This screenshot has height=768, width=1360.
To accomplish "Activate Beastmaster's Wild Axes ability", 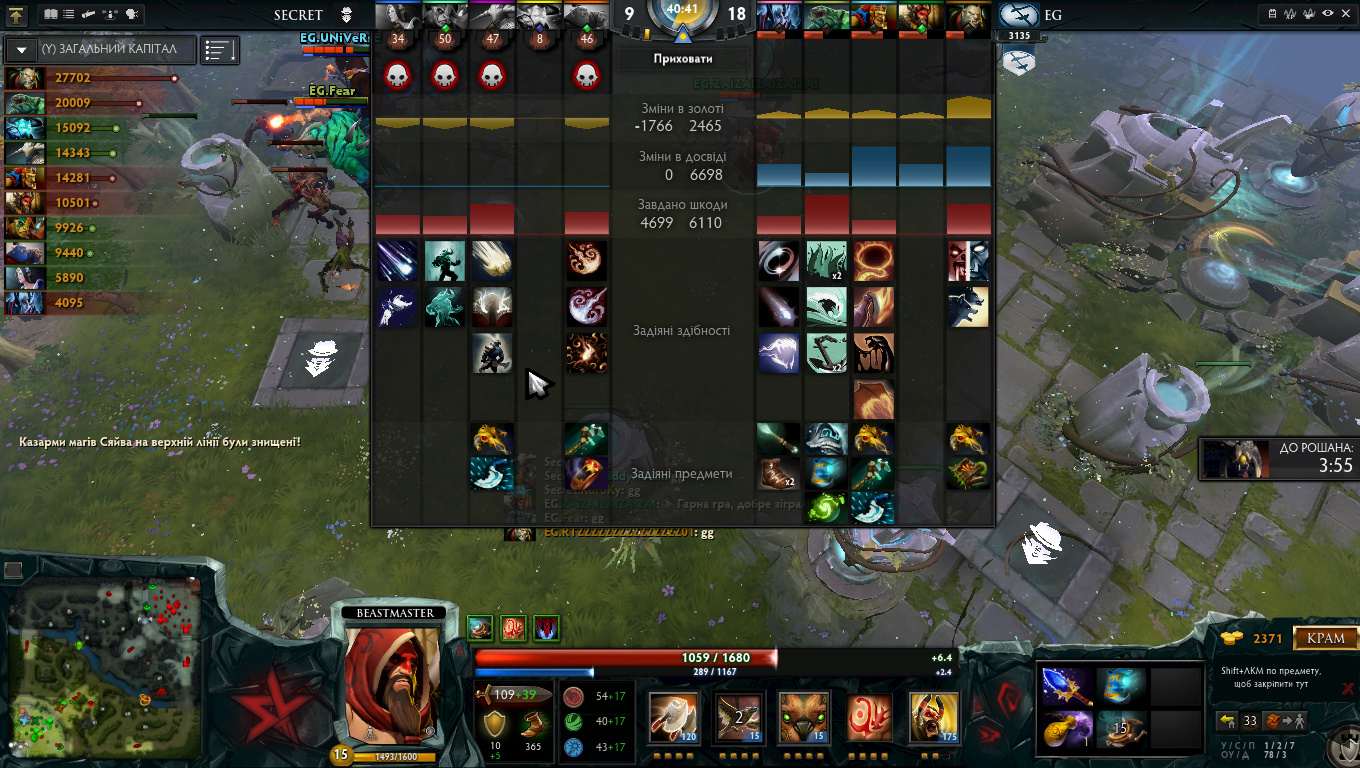I will coord(673,717).
